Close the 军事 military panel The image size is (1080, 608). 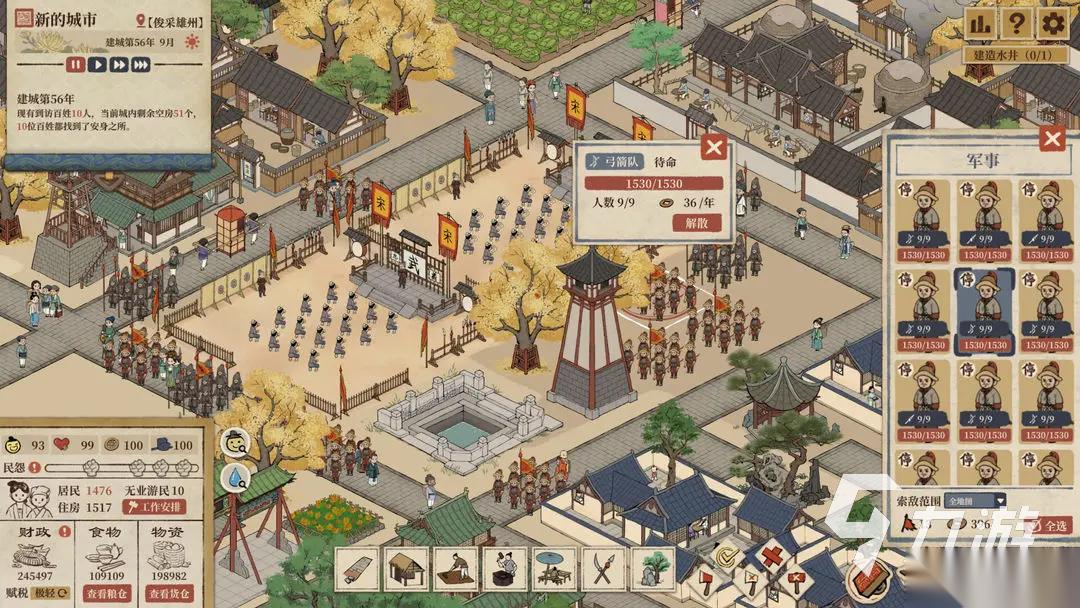[x=1051, y=139]
